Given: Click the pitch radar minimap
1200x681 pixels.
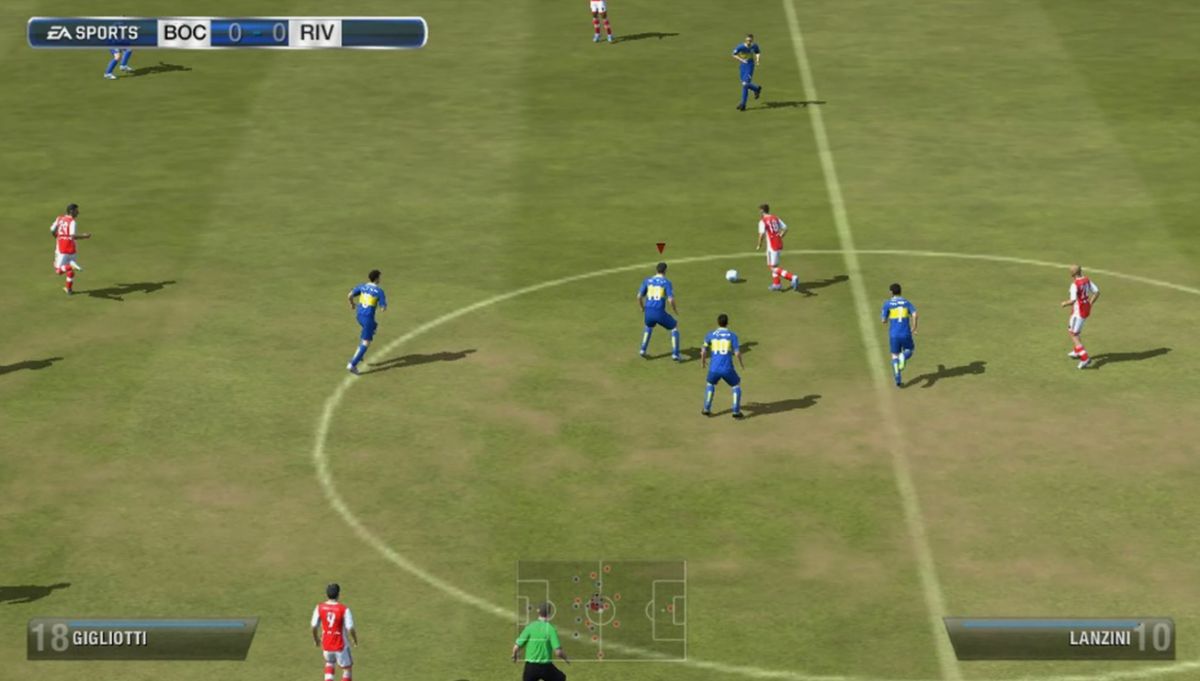Looking at the screenshot, I should coord(601,609).
